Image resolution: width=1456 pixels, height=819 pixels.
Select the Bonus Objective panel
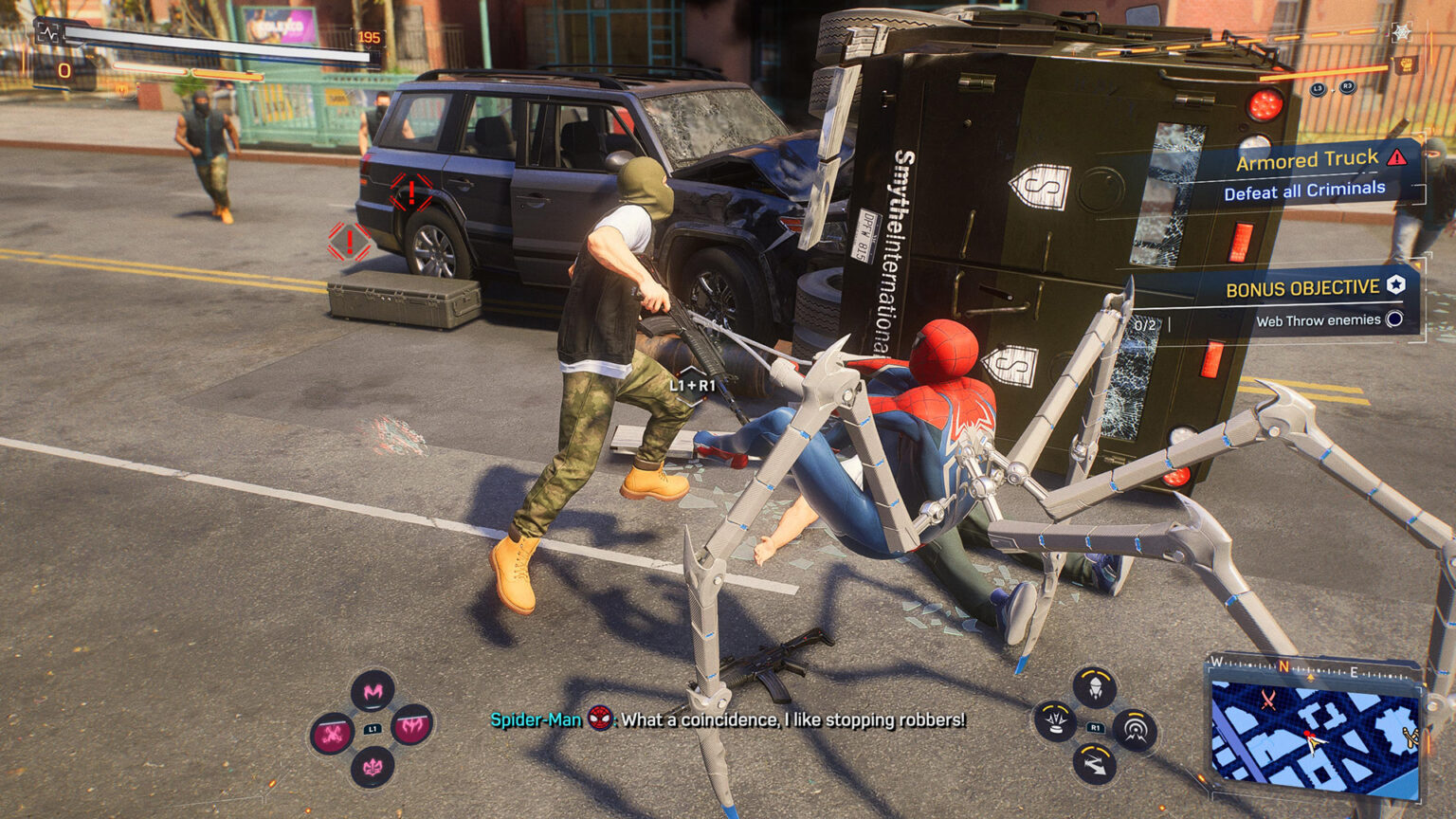[x=1302, y=288]
